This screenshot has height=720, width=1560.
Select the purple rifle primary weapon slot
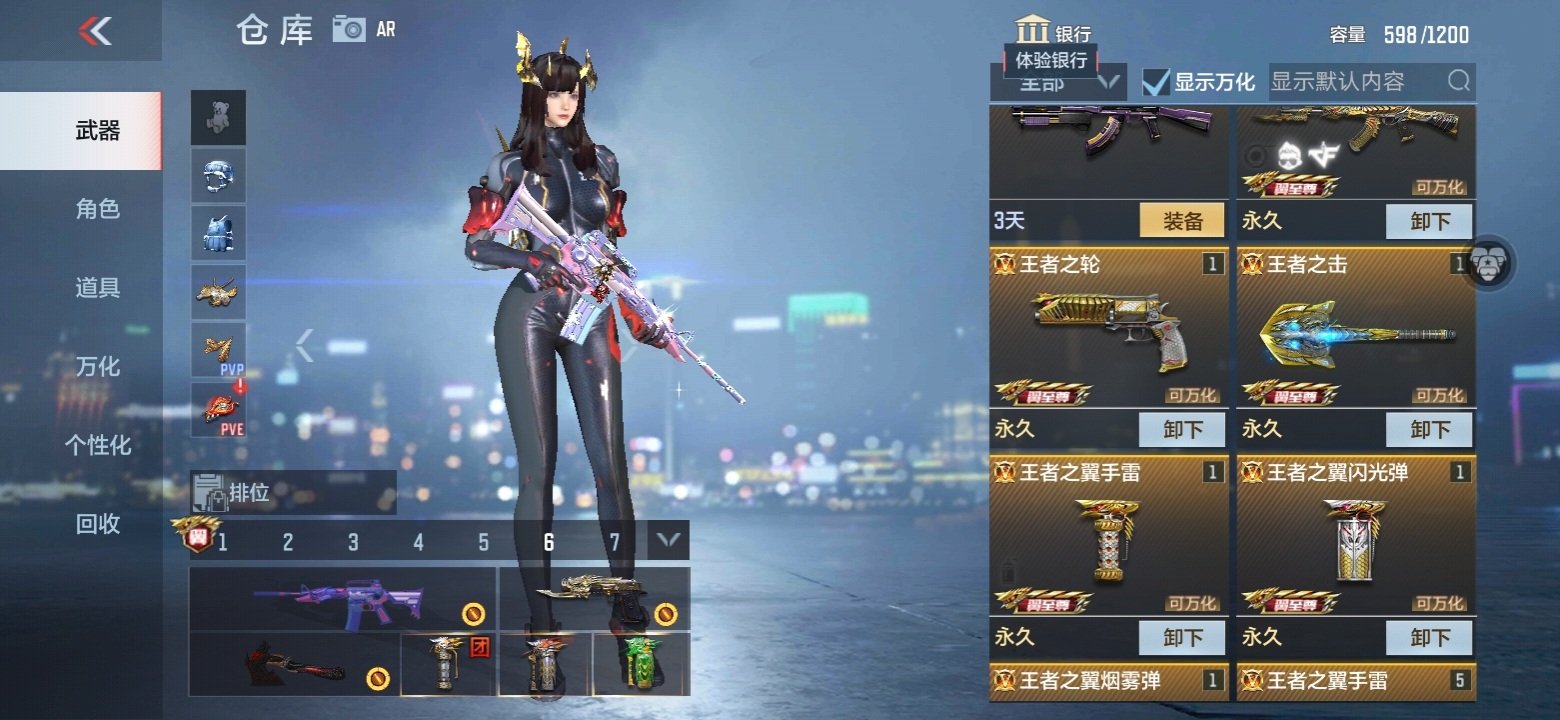[x=342, y=600]
